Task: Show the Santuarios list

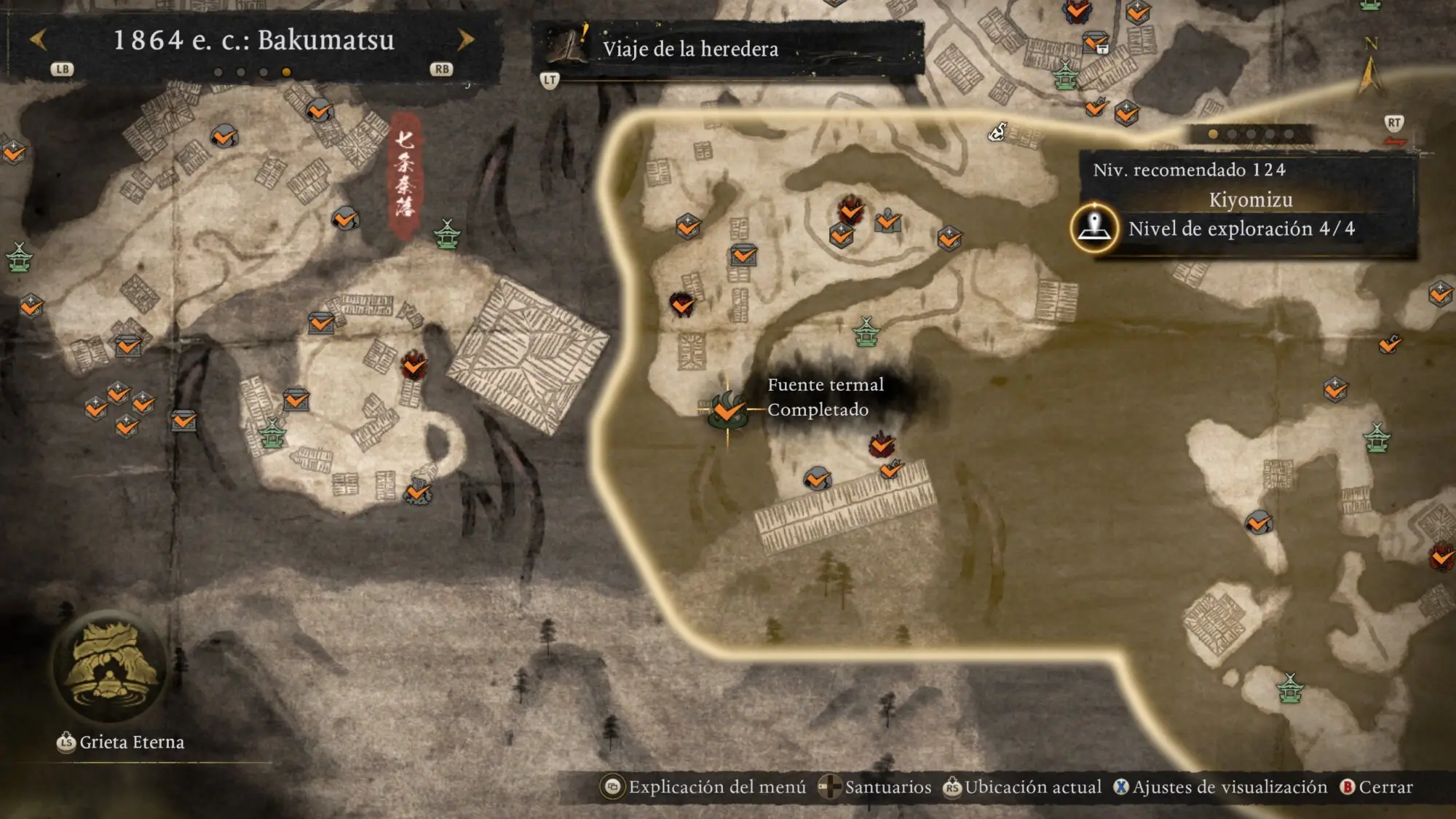Action: (875, 787)
